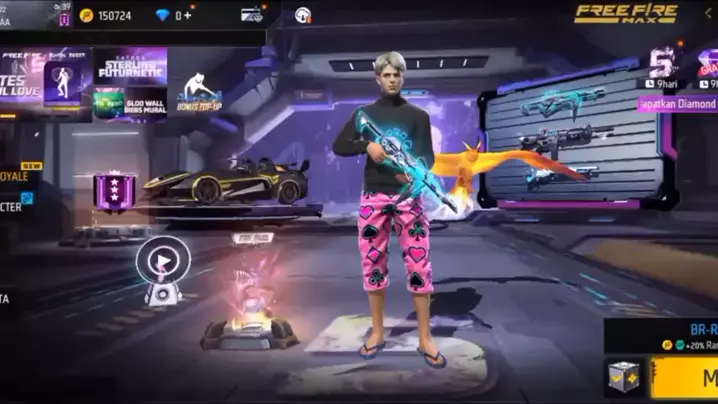
Task: Open the Luck Royale menu
Action: 20,176
